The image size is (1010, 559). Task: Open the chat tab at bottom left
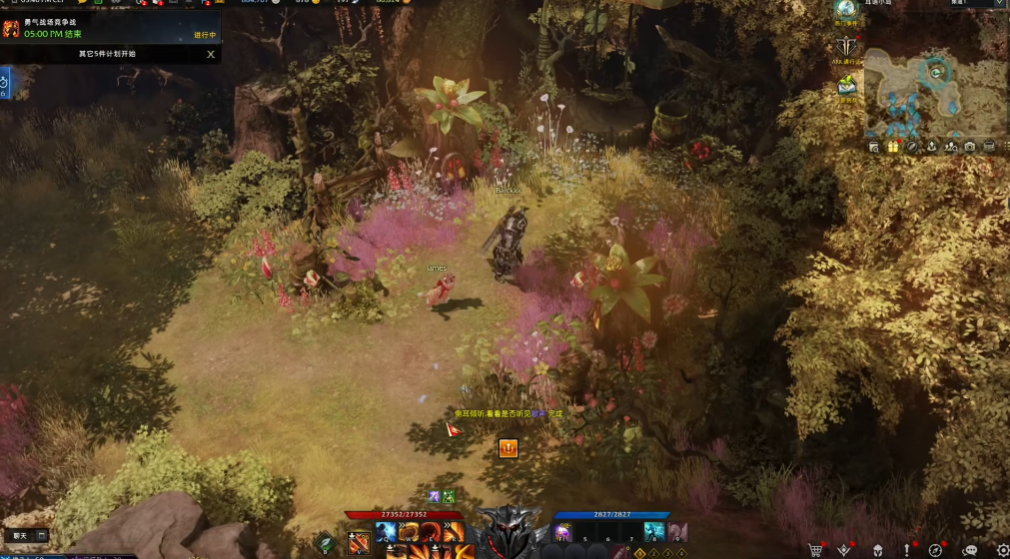(20, 536)
